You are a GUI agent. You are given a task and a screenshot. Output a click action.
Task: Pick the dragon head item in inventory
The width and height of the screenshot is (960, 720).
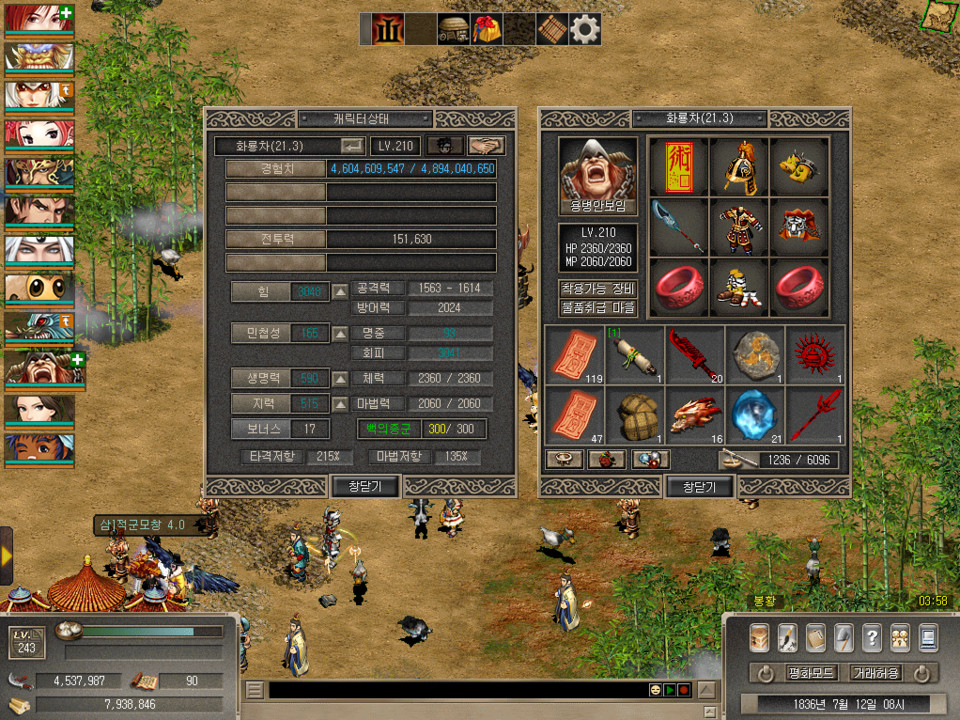[695, 413]
